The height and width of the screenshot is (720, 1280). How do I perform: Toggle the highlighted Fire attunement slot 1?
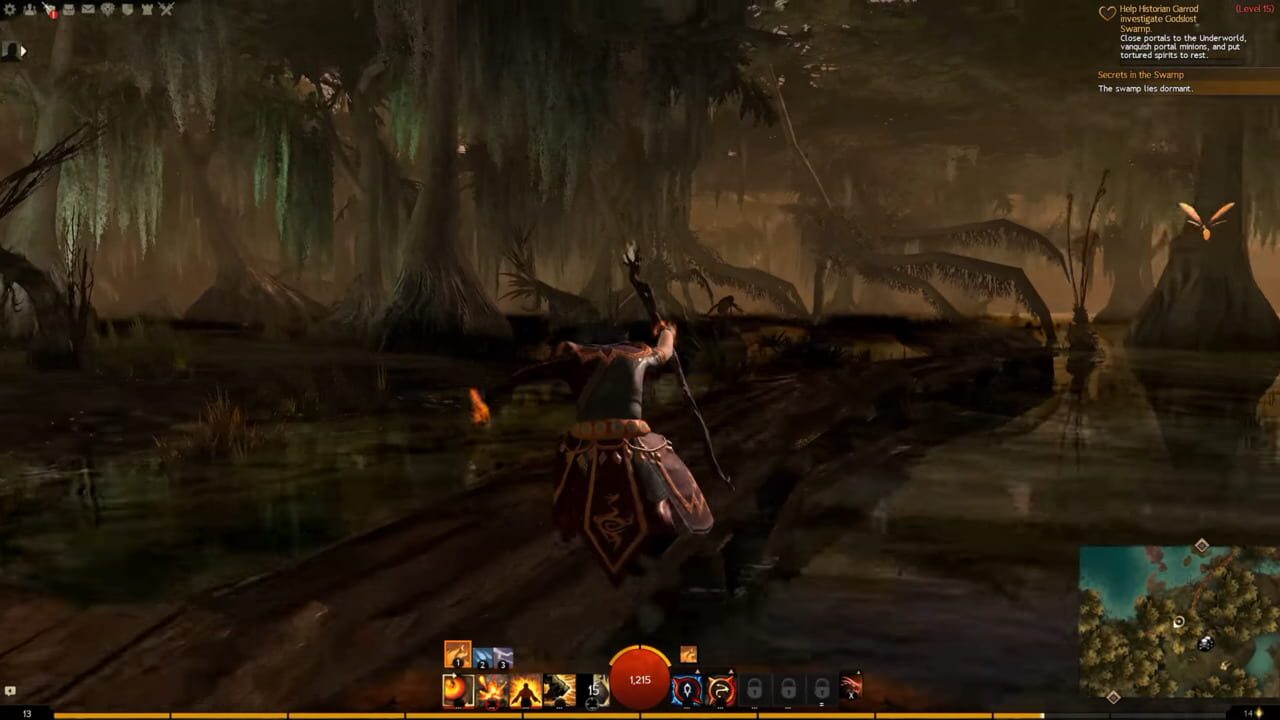click(x=456, y=657)
